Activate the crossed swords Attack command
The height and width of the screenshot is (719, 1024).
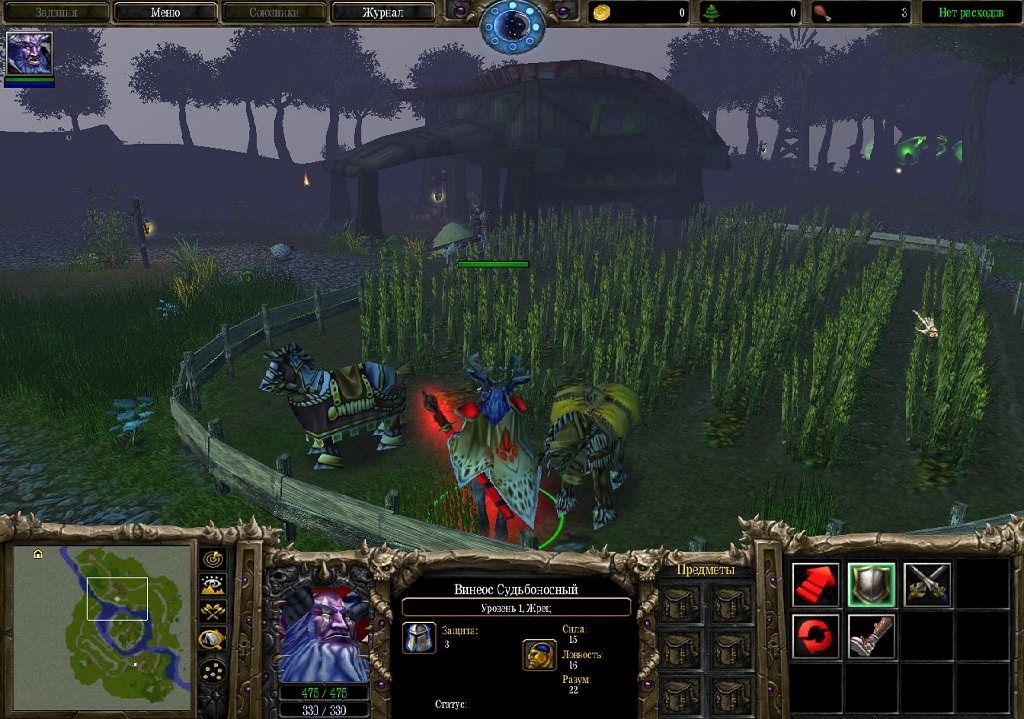pyautogui.click(x=927, y=585)
